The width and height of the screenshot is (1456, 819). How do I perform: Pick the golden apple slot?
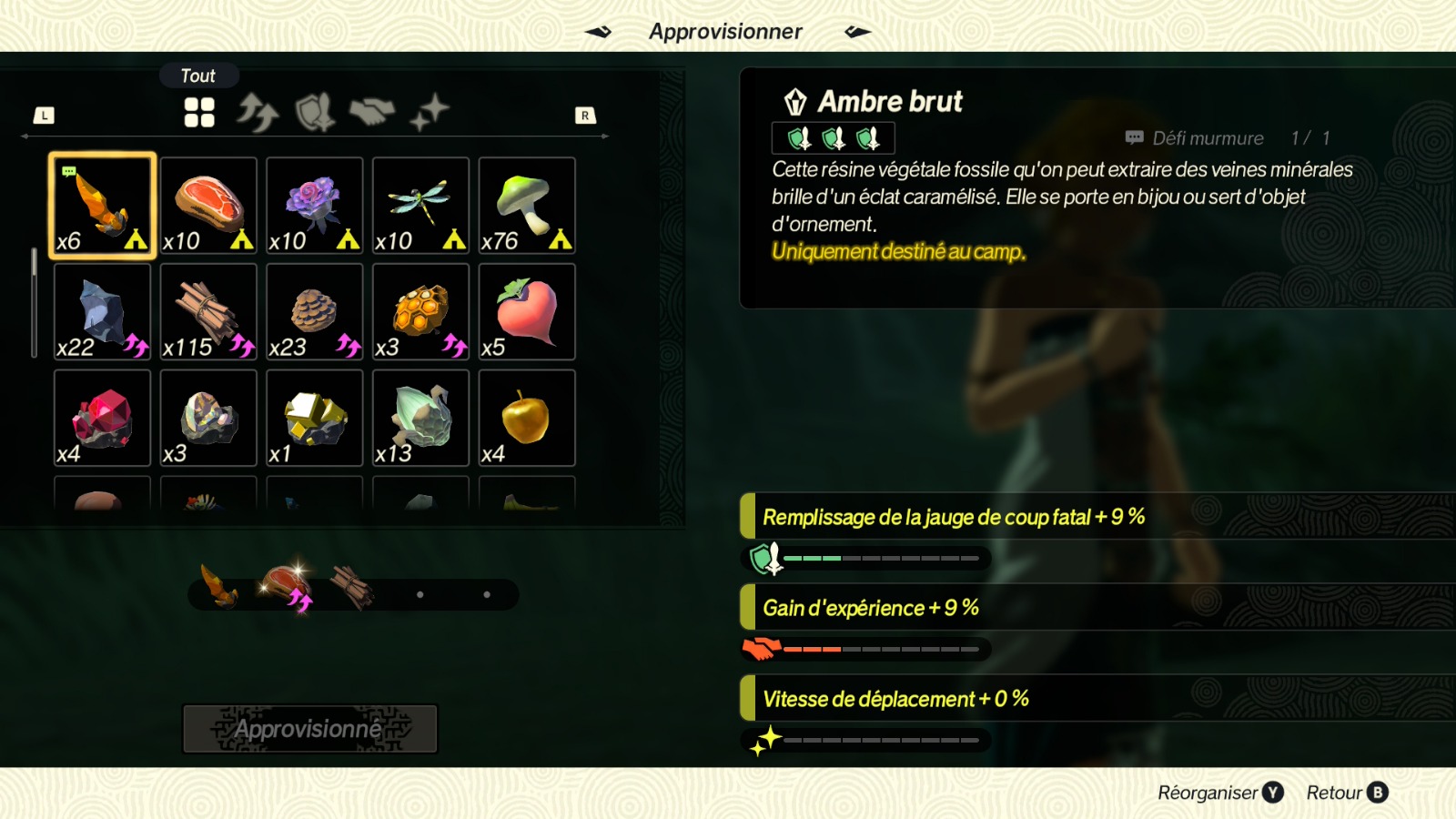527,419
